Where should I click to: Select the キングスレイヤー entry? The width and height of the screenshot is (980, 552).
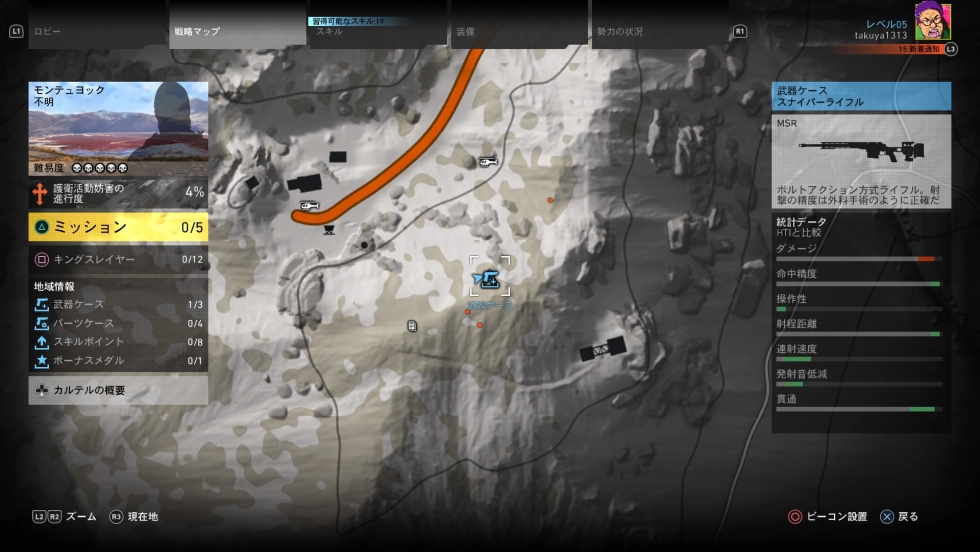tap(118, 259)
